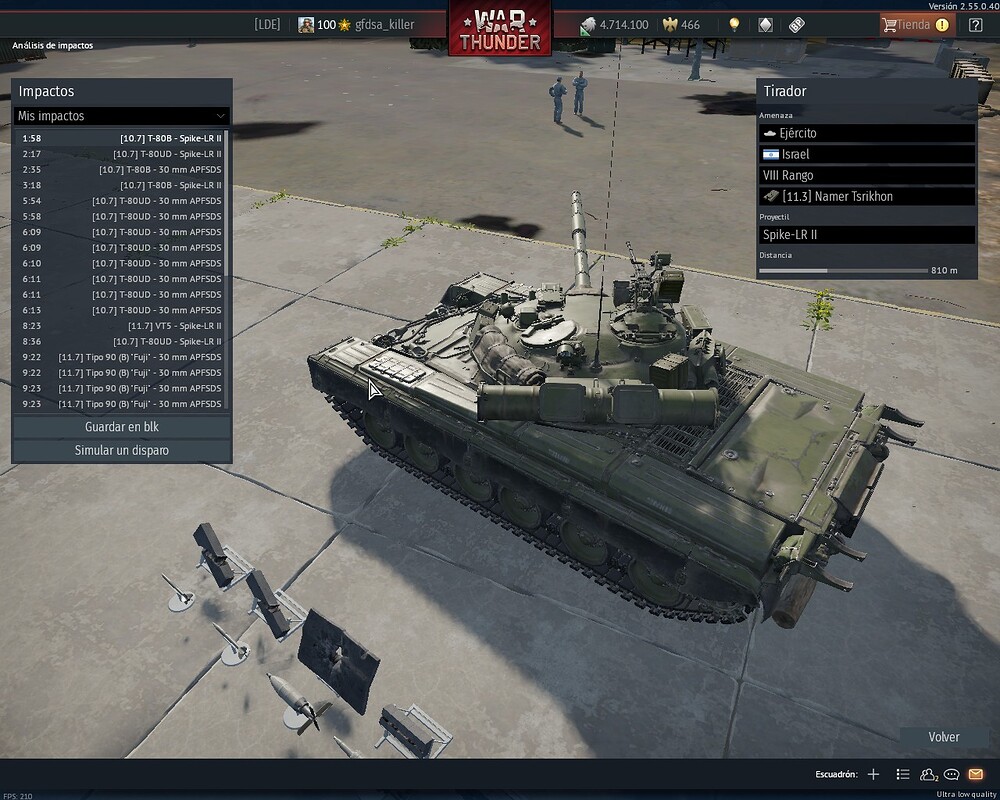Select the 5:54 T-80UD APFSDS hit
This screenshot has width=1000, height=800.
[122, 201]
